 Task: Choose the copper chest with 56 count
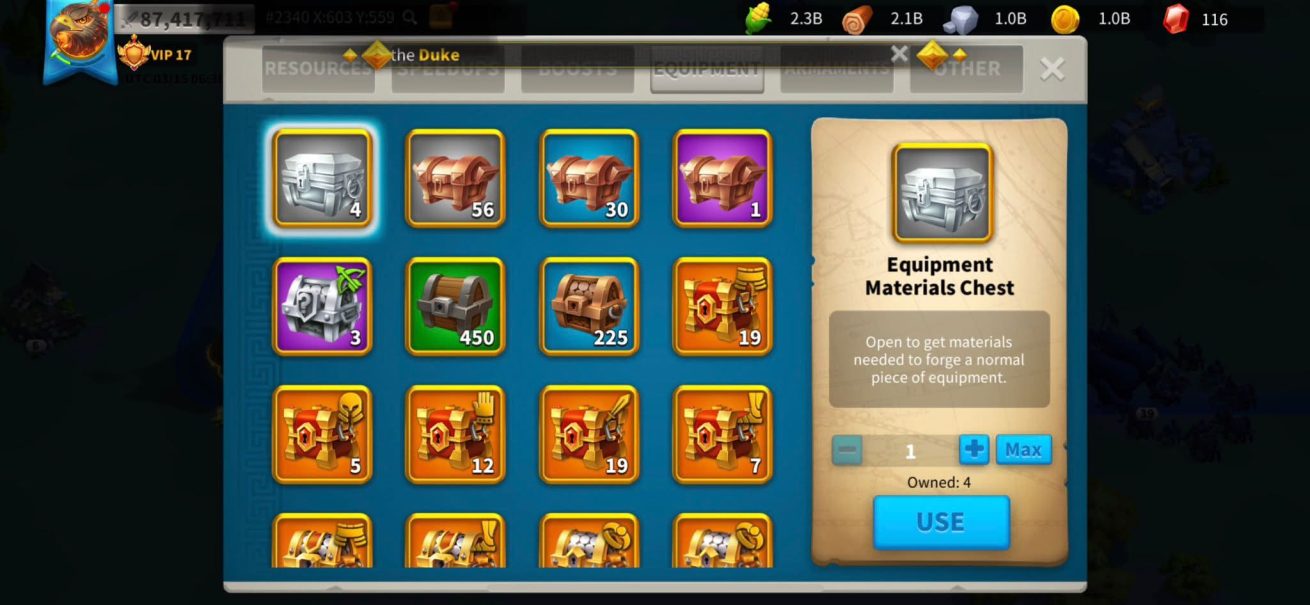pos(455,178)
